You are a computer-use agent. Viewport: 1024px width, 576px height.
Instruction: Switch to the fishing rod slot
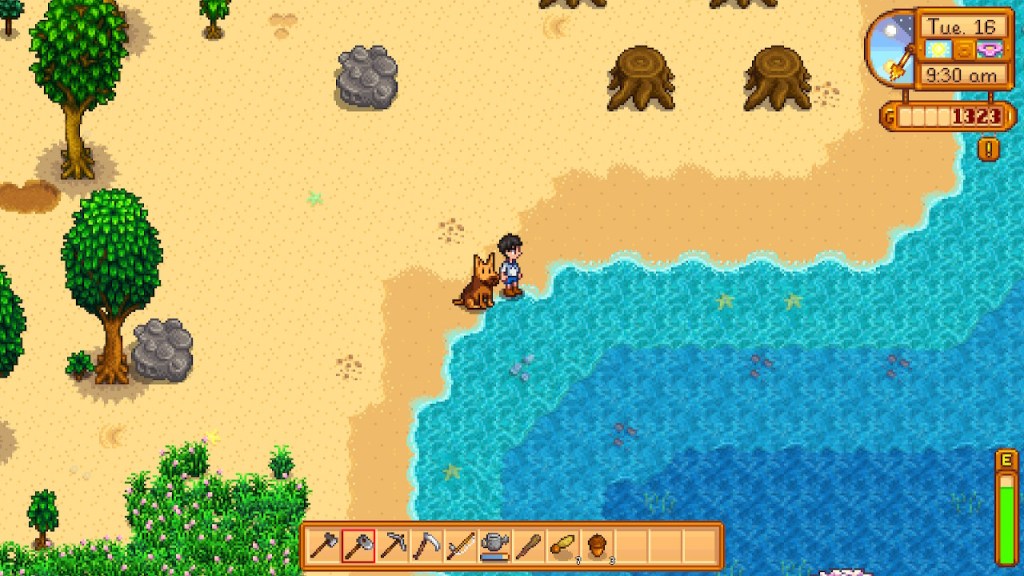coord(460,546)
